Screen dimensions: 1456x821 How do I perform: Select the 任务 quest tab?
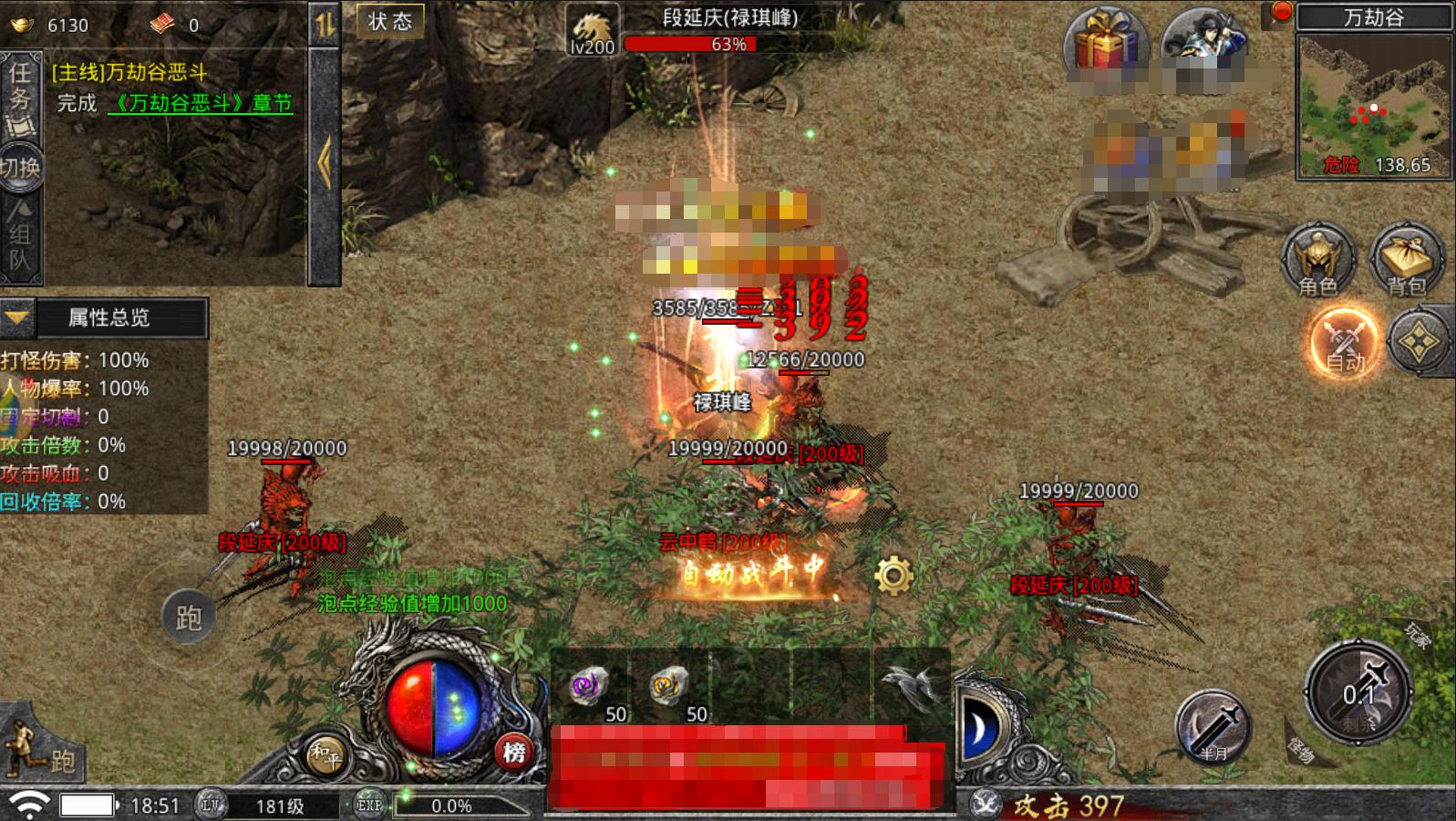pos(20,96)
